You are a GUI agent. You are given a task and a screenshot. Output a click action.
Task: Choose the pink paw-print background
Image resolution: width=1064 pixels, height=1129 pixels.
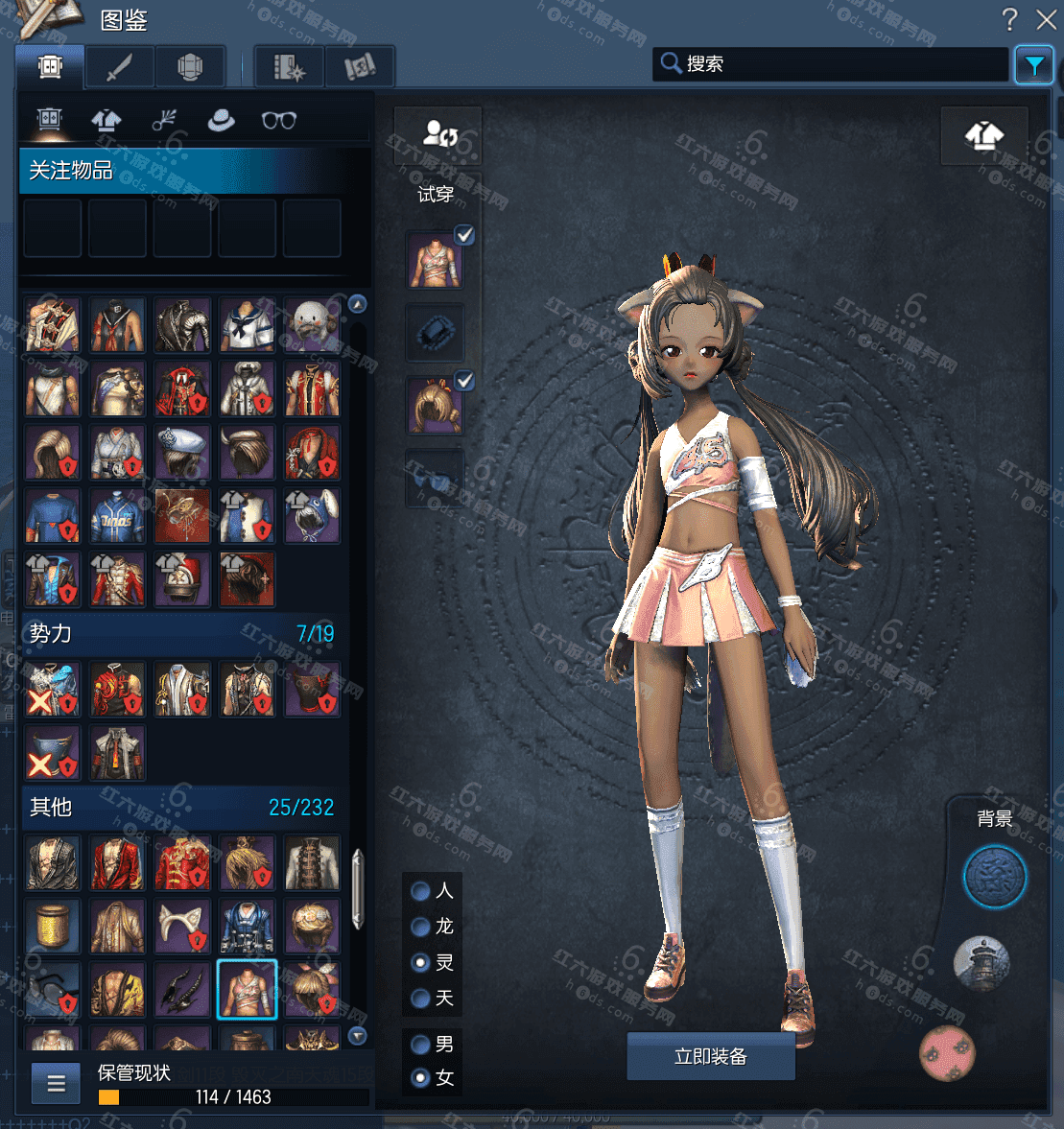[x=947, y=1052]
